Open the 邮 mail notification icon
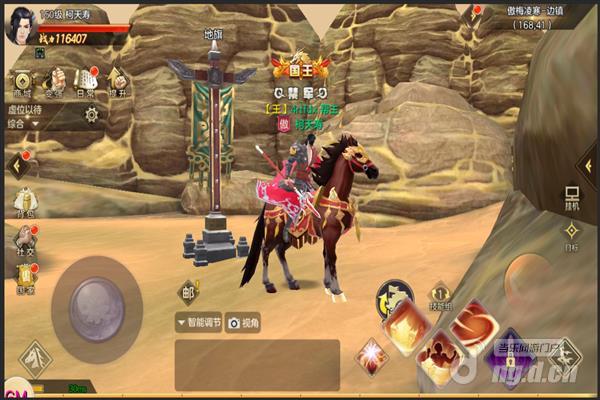 click(x=187, y=292)
